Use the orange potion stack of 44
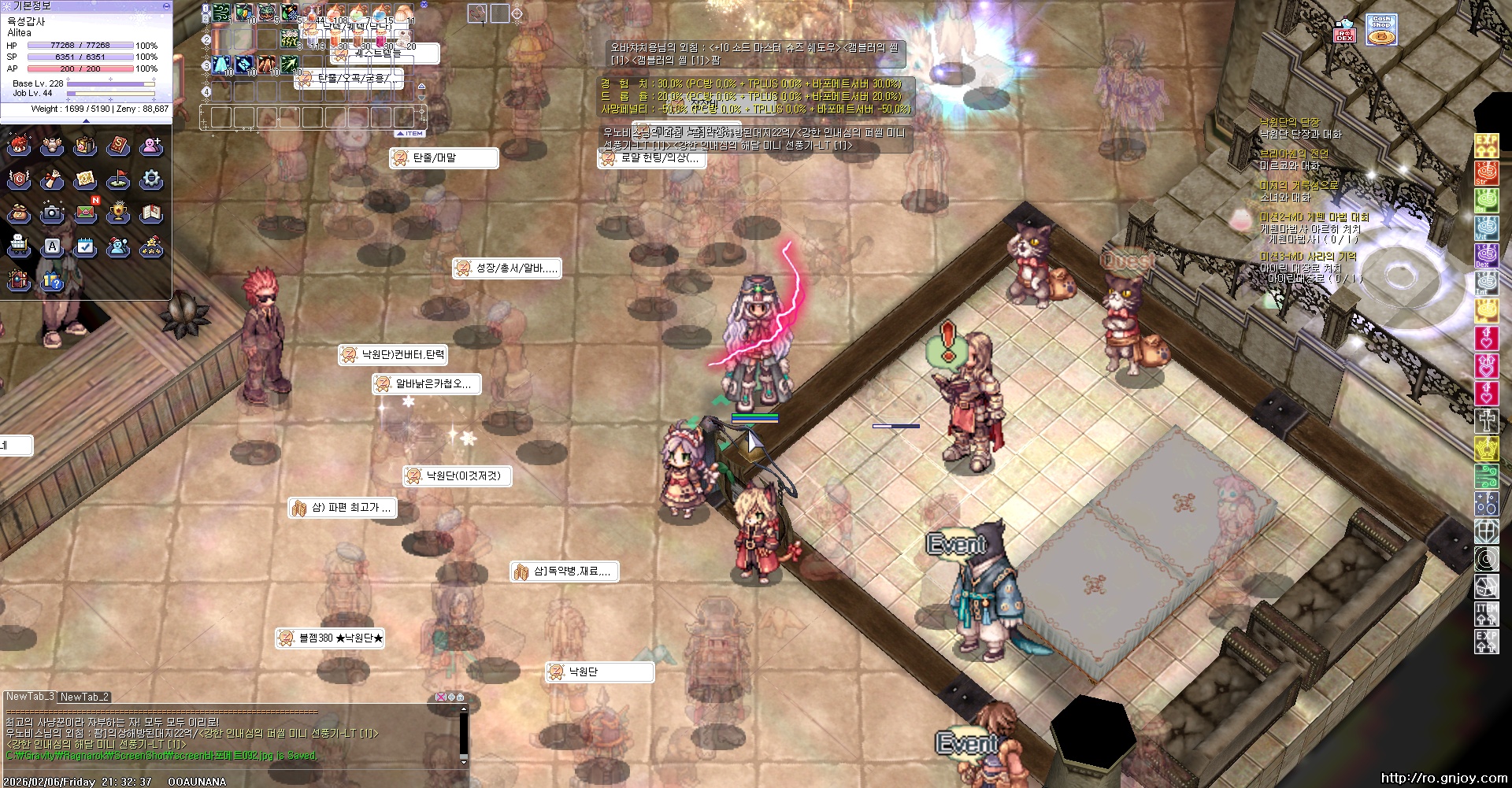 click(312, 14)
